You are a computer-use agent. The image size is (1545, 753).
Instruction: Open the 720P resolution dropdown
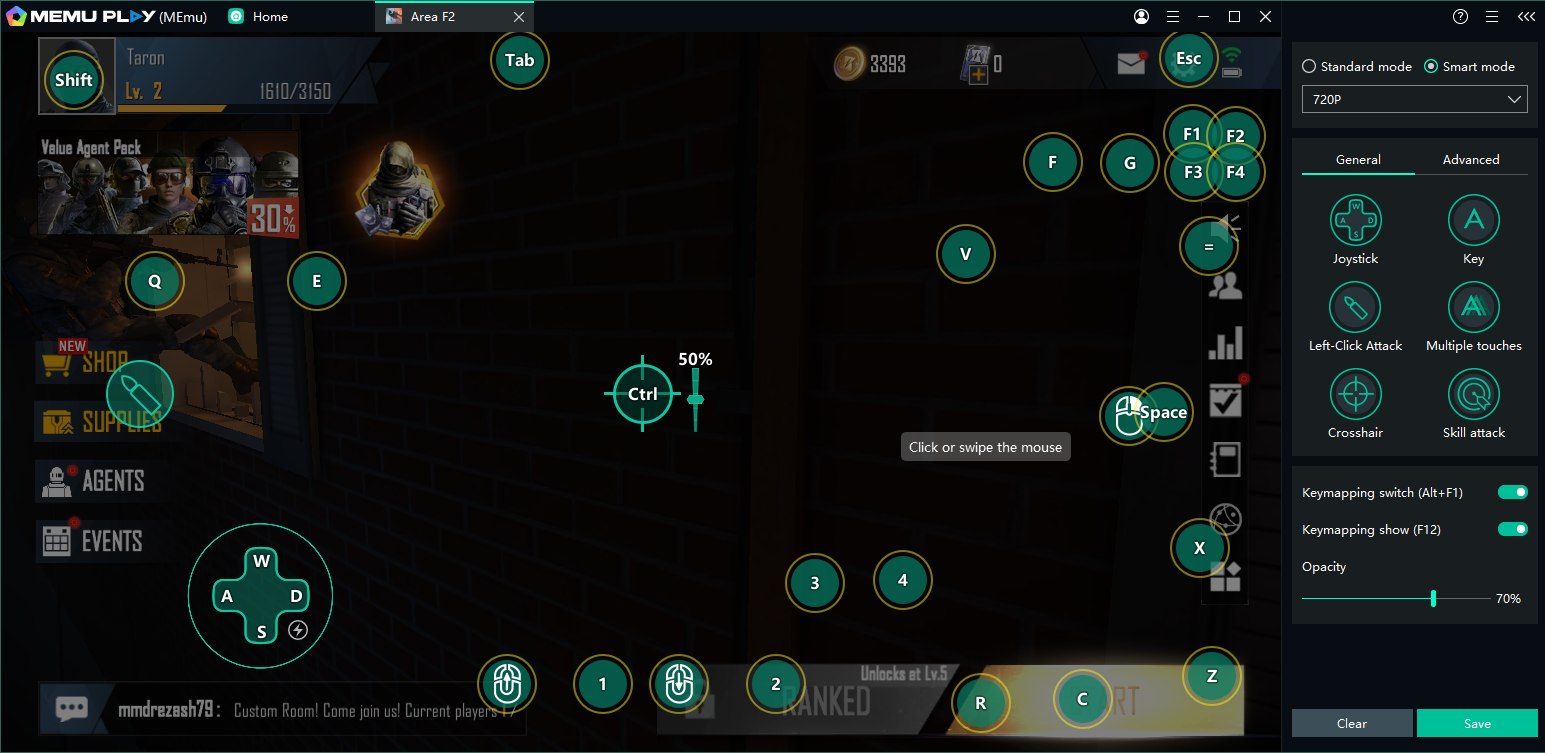pyautogui.click(x=1414, y=99)
